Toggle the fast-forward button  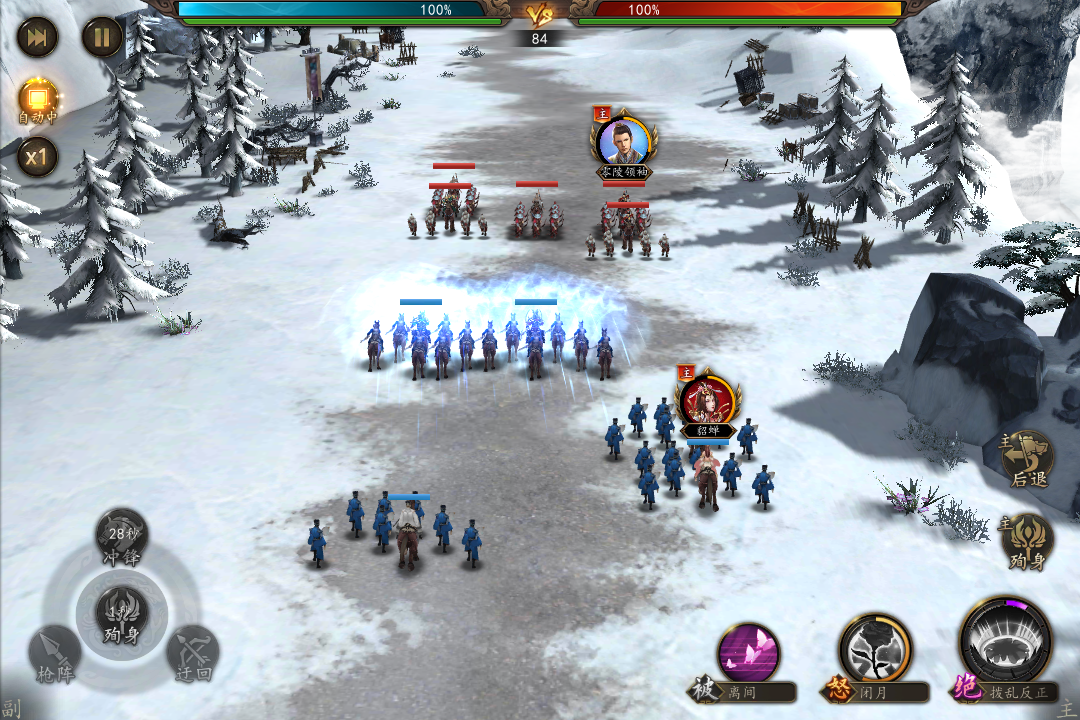pyautogui.click(x=38, y=38)
